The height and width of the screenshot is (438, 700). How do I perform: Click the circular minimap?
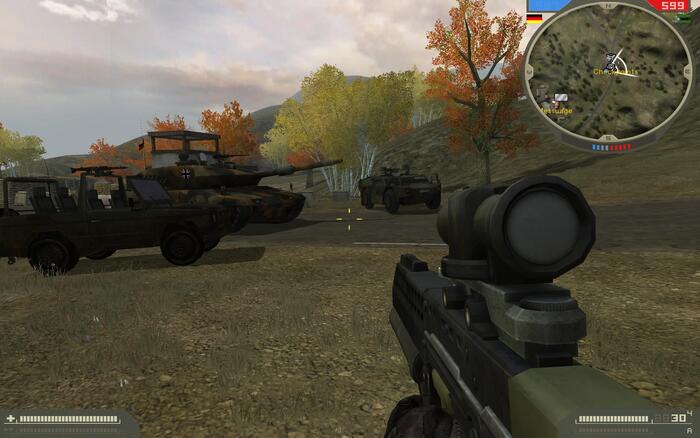[608, 76]
